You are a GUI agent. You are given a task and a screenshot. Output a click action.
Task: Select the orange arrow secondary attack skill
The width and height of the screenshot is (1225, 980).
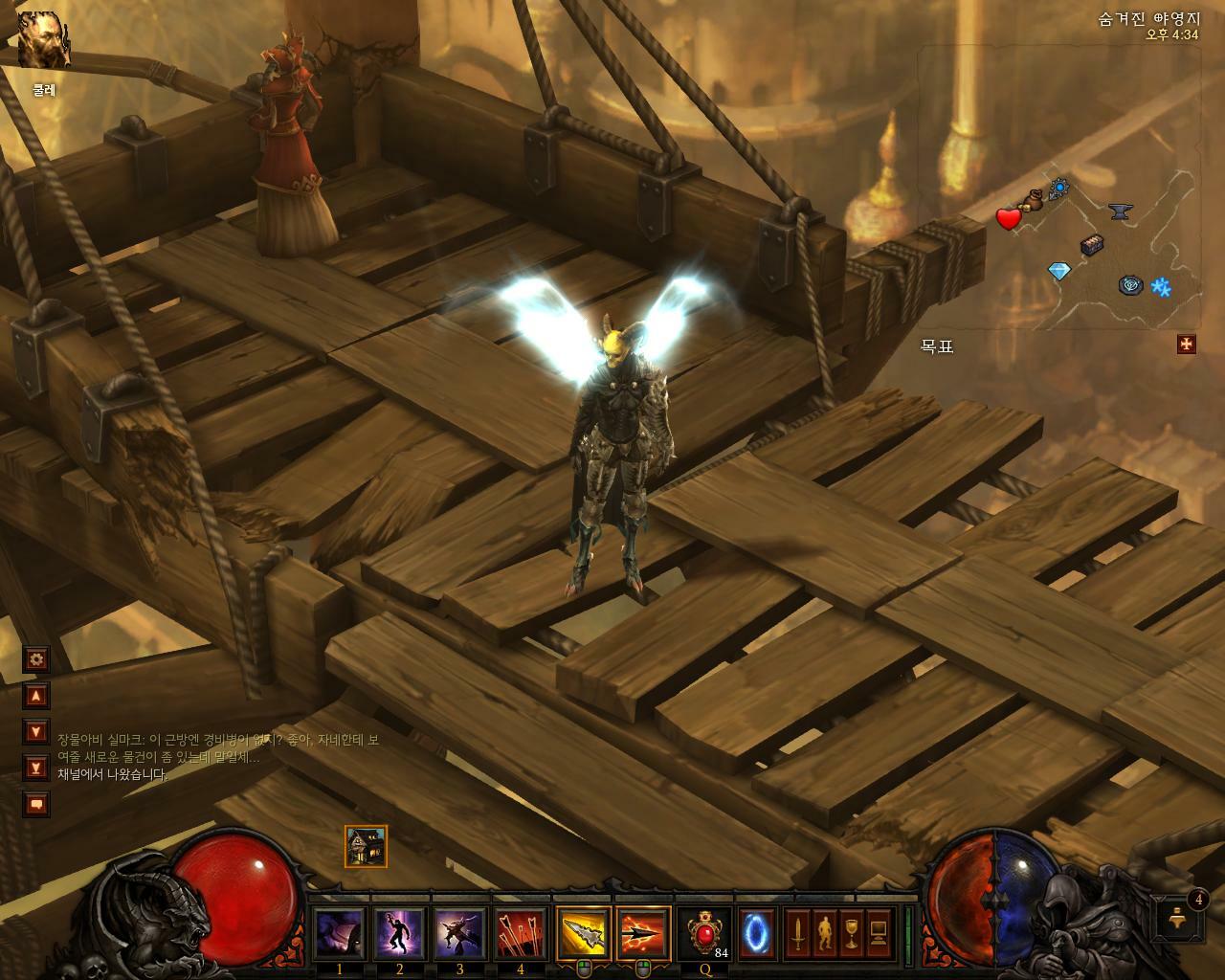(643, 933)
